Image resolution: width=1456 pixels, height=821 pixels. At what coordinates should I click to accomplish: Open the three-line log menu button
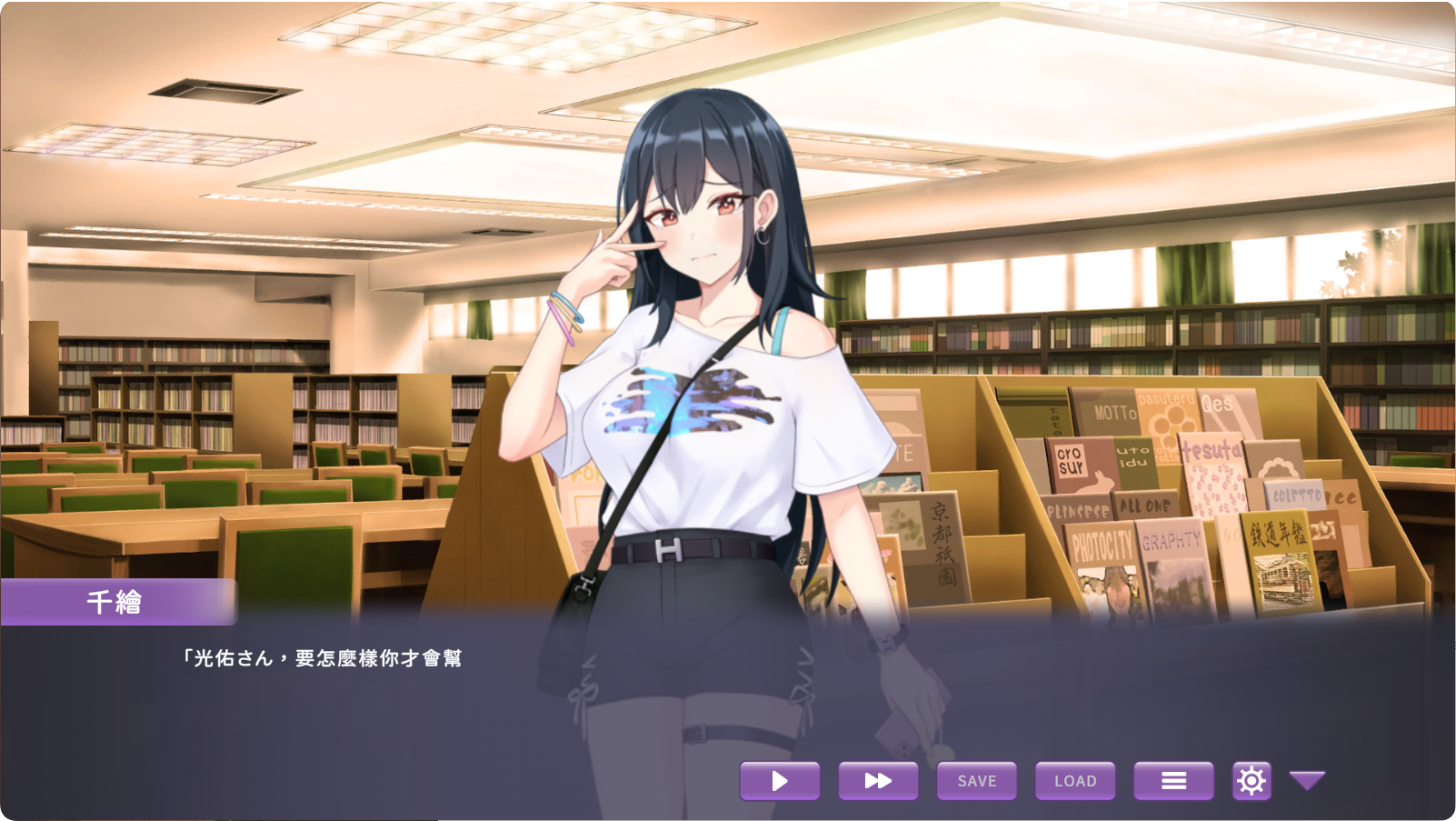coord(1173,781)
